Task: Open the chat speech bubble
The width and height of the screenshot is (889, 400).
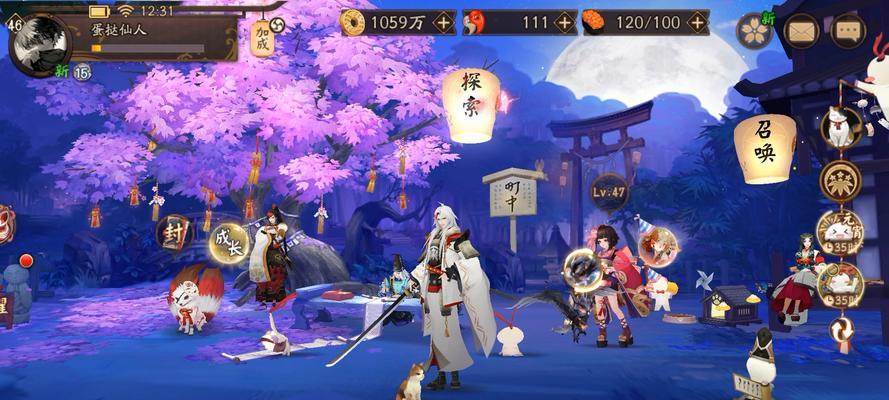Action: pyautogui.click(x=848, y=31)
